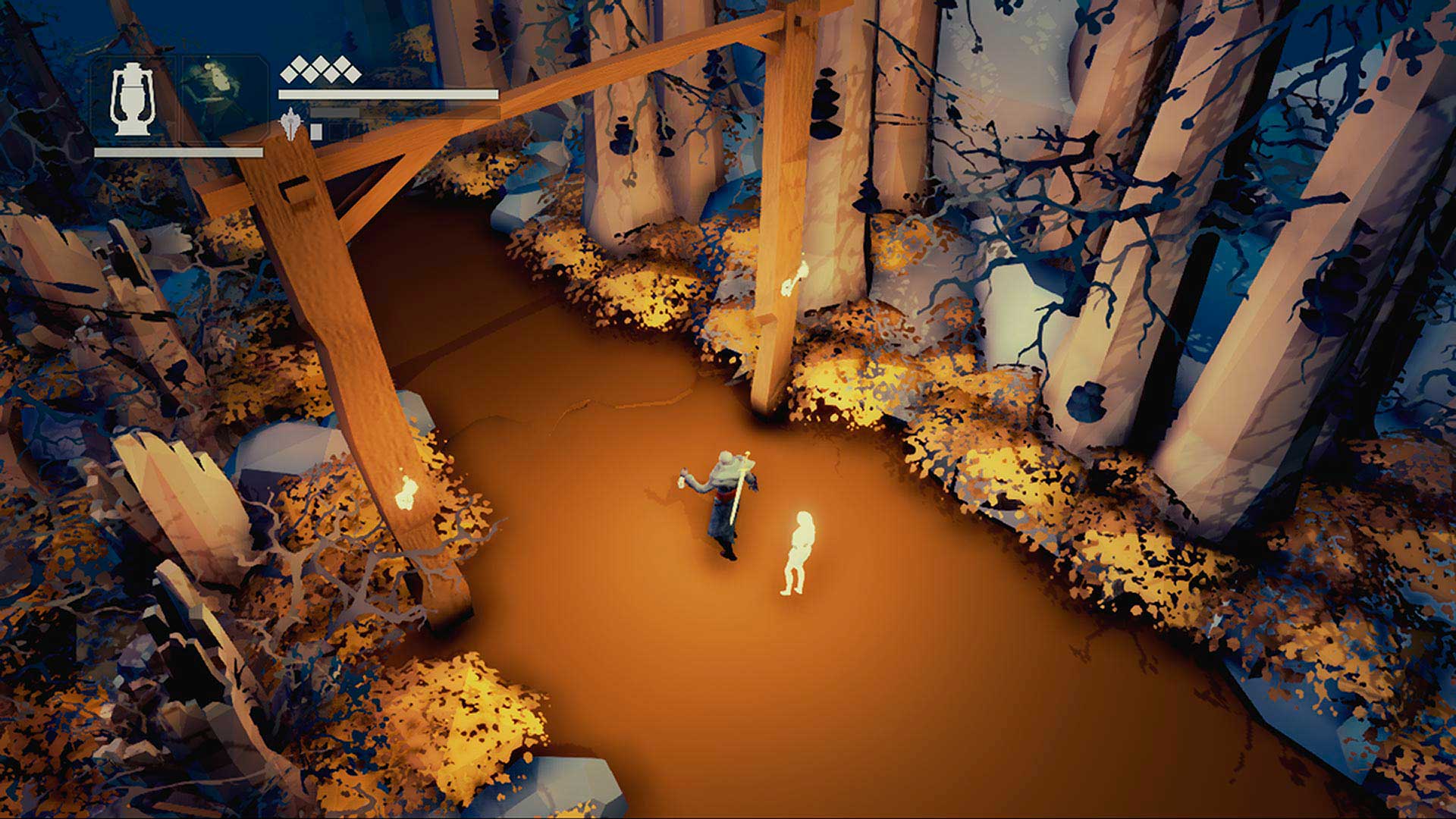Click the last stamina diamond indicator
This screenshot has width=1456, height=819.
pos(351,72)
